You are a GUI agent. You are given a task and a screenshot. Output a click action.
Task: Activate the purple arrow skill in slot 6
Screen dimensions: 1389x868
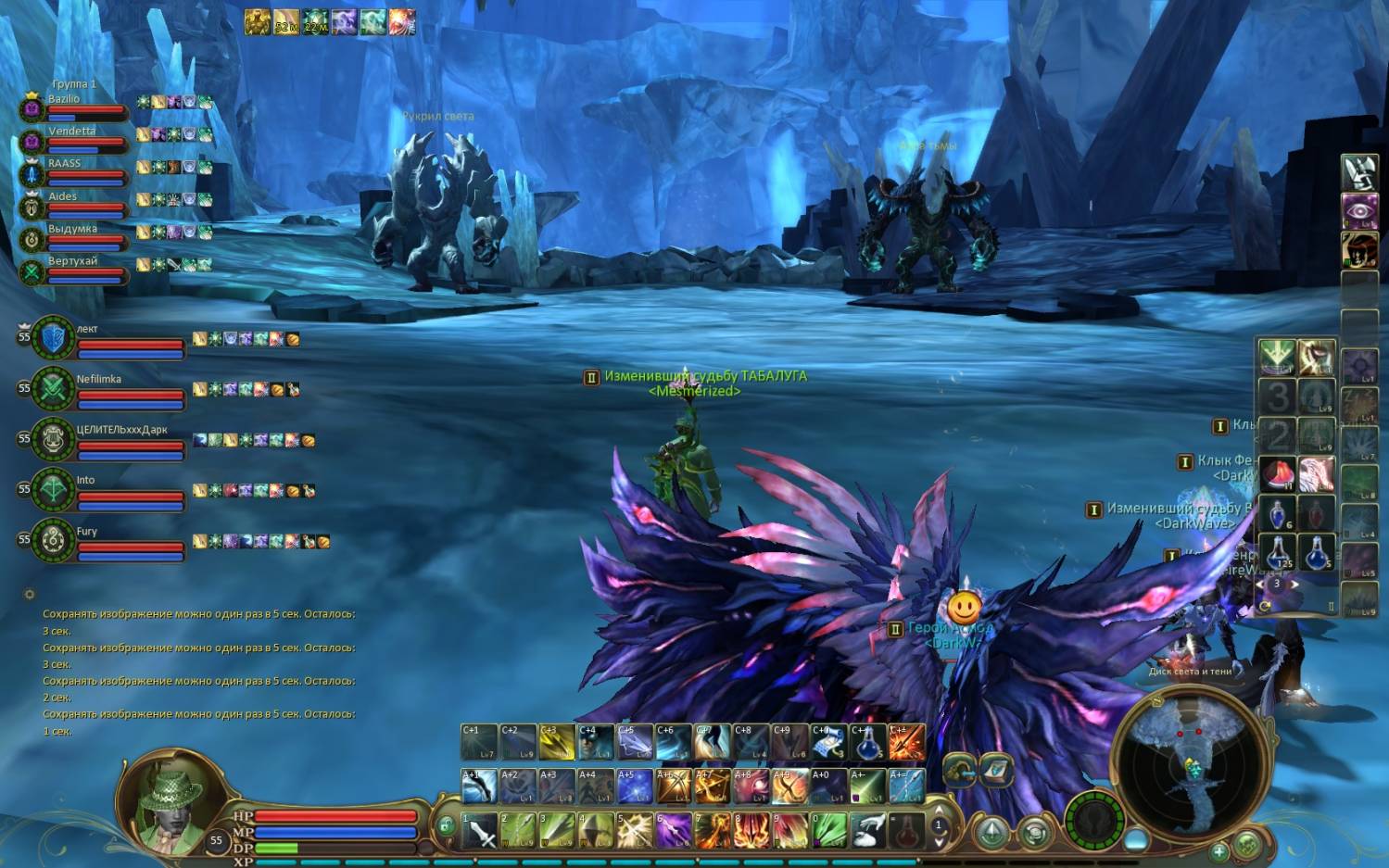point(674,831)
